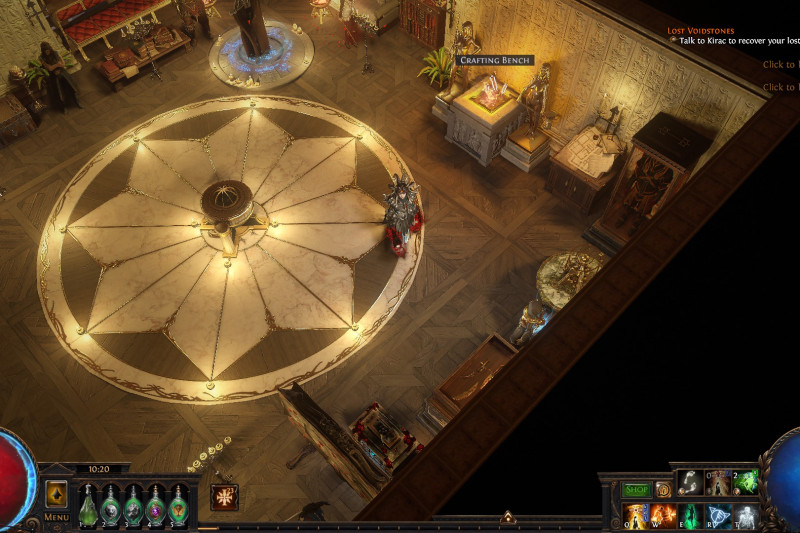This screenshot has width=800, height=533.
Task: Activate the Q skill slot
Action: [636, 516]
